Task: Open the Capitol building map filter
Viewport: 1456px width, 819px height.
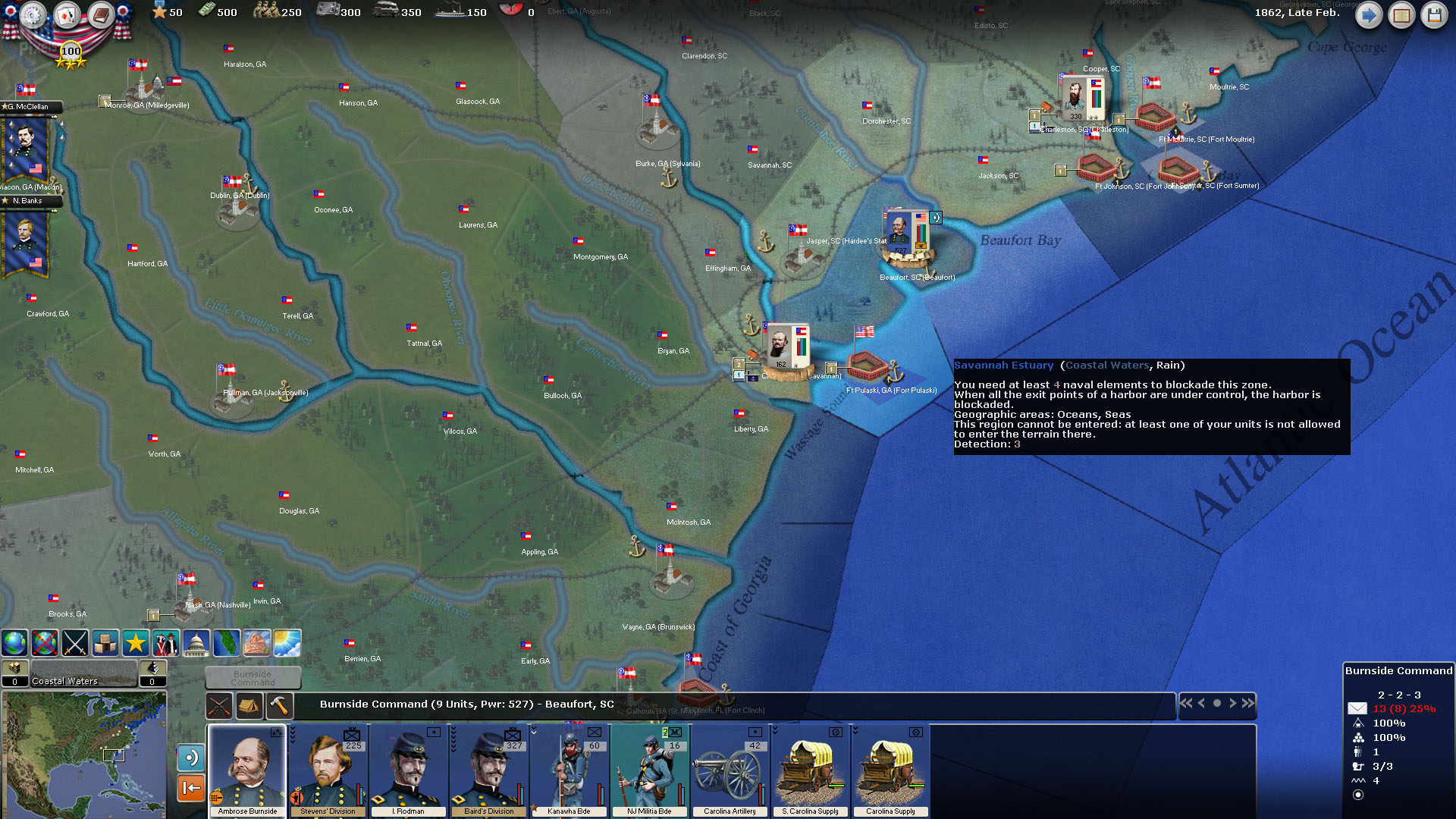Action: click(196, 643)
